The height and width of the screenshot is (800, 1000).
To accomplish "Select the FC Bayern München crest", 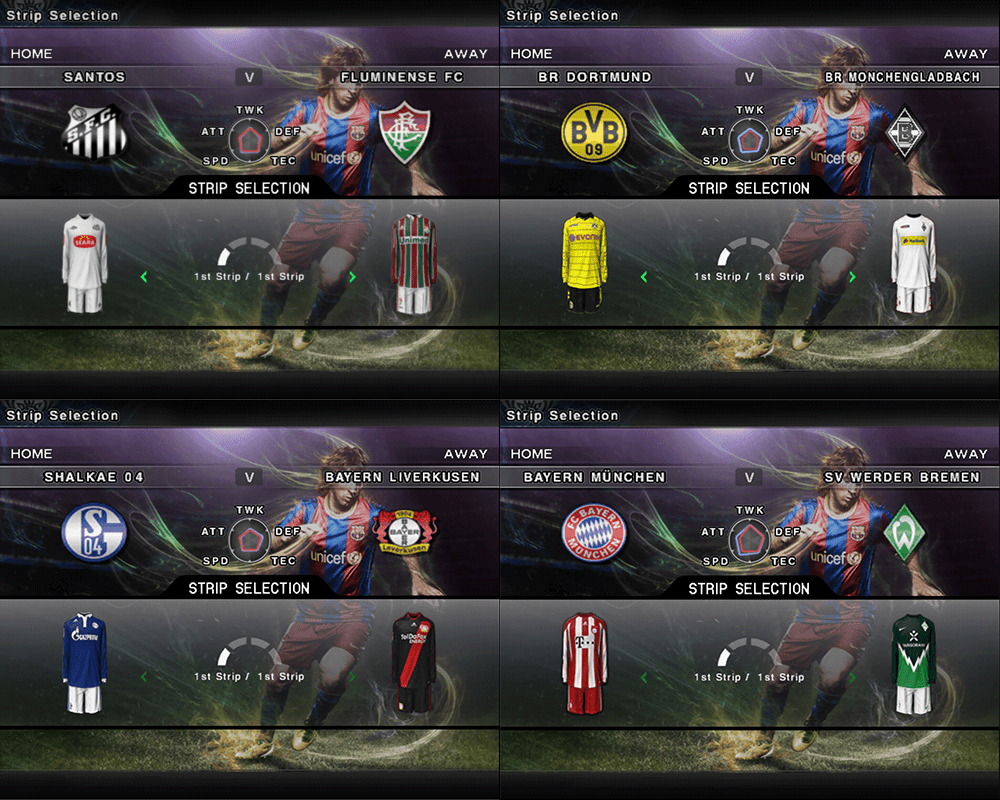I will pos(594,533).
